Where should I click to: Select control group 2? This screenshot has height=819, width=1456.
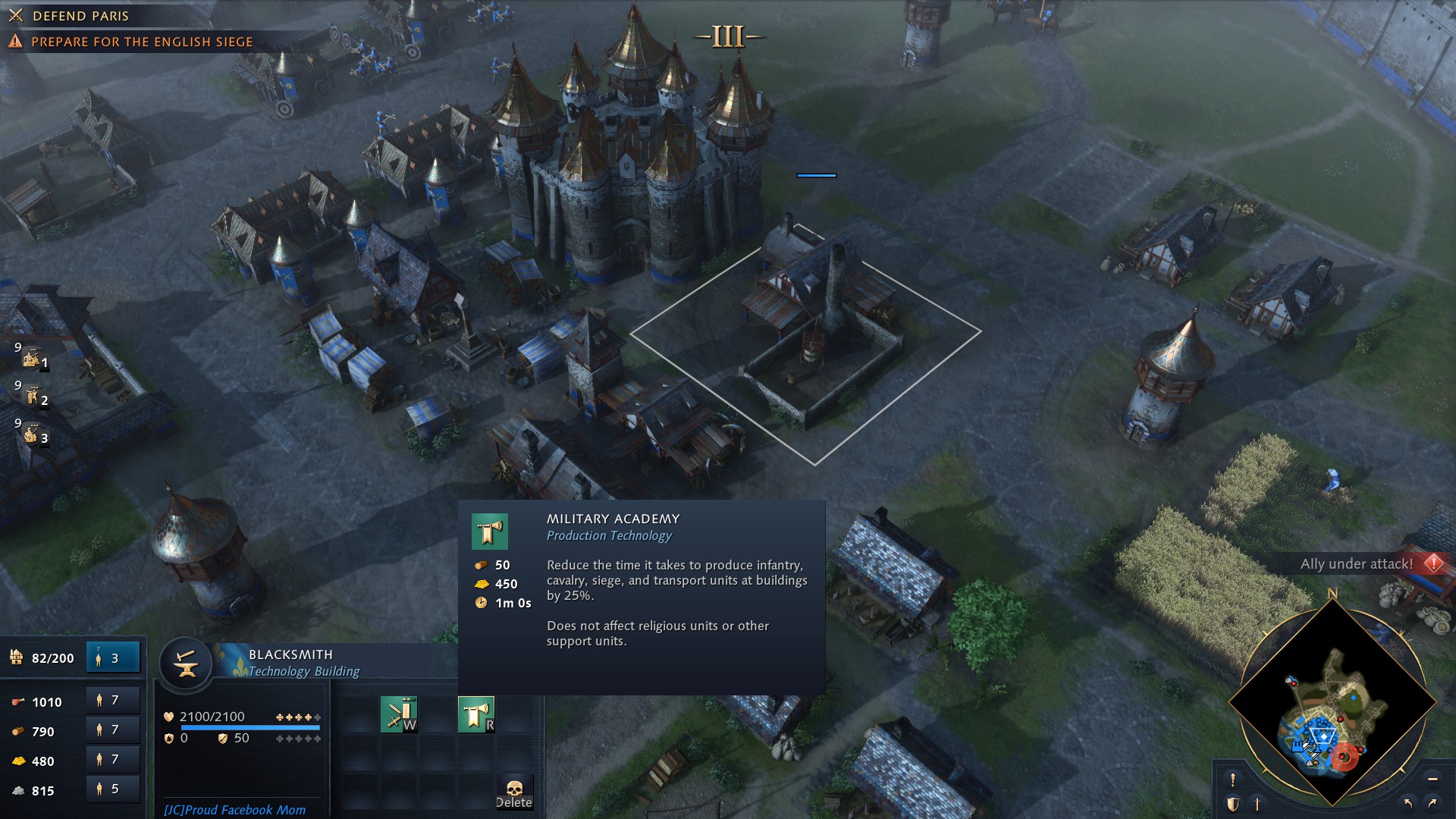[x=32, y=396]
